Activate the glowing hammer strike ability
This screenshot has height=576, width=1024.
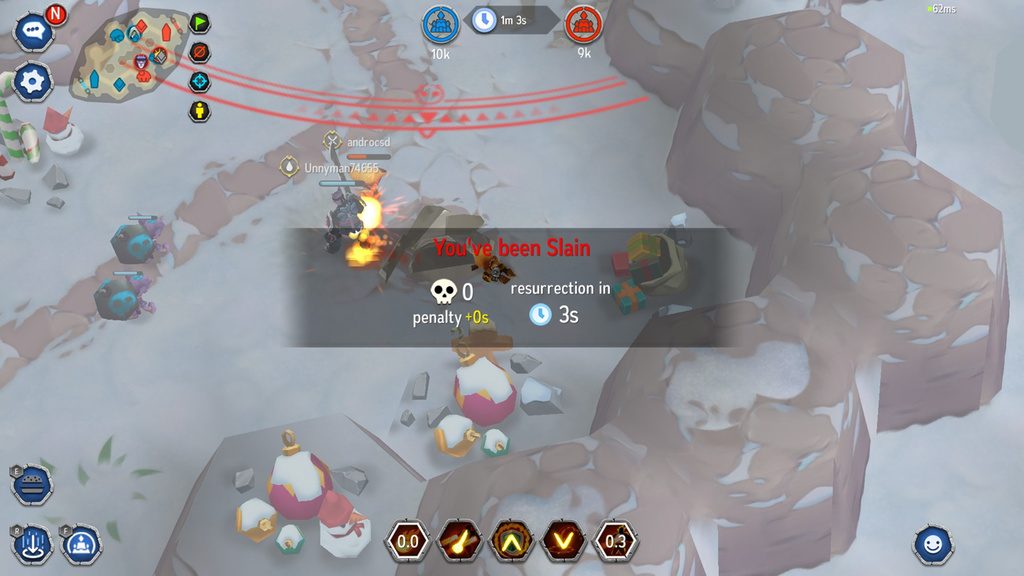pos(460,542)
